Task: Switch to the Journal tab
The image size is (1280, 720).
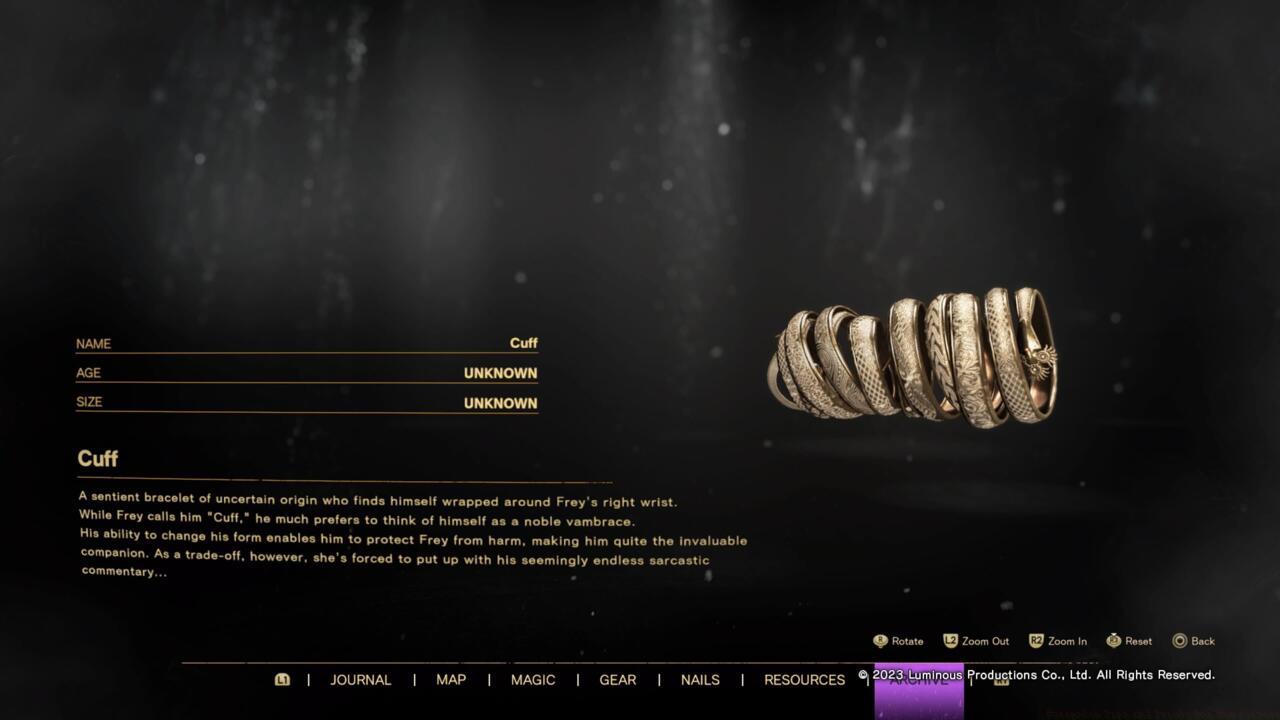Action: tap(360, 680)
